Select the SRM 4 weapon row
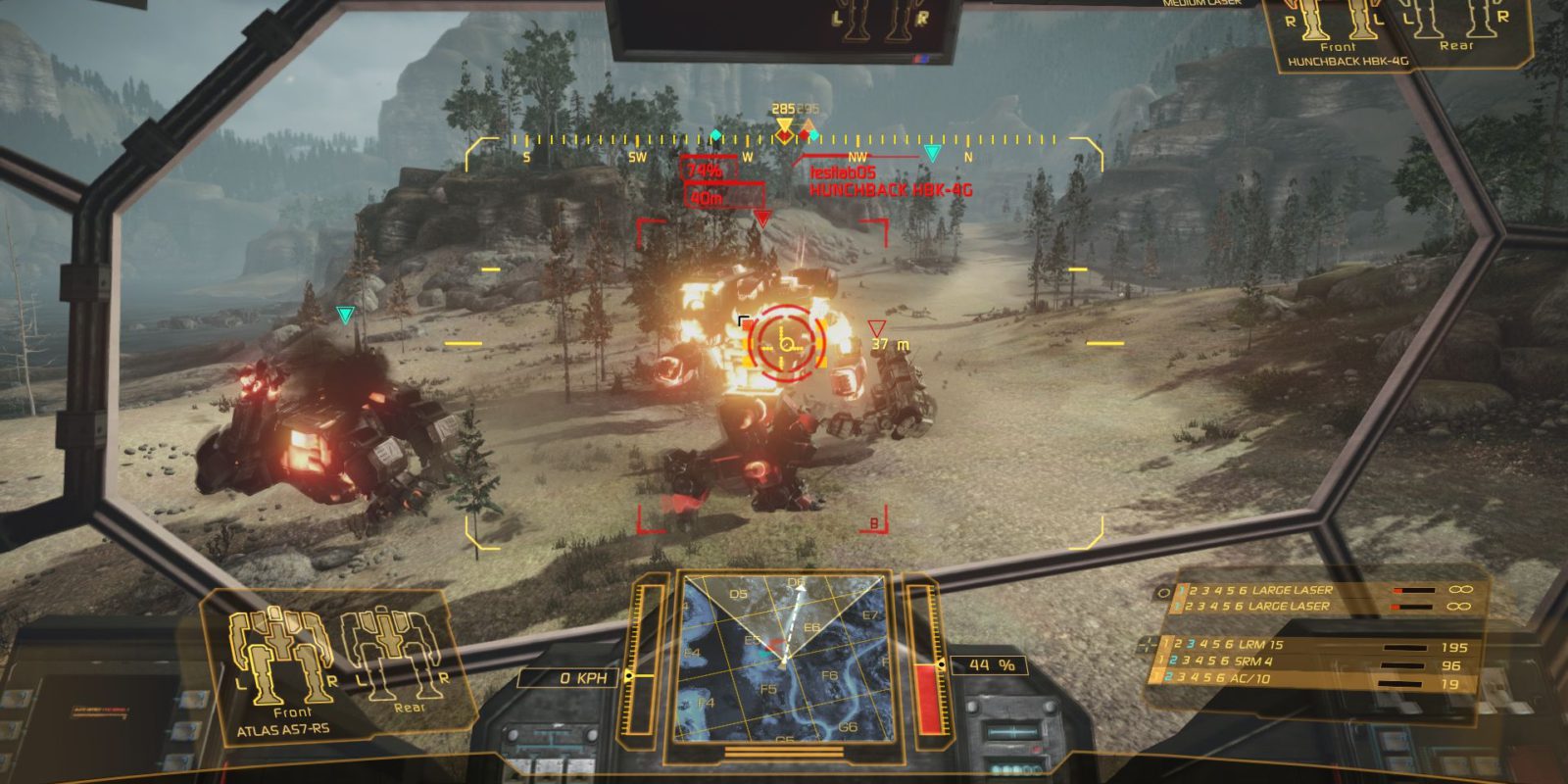 1313,662
